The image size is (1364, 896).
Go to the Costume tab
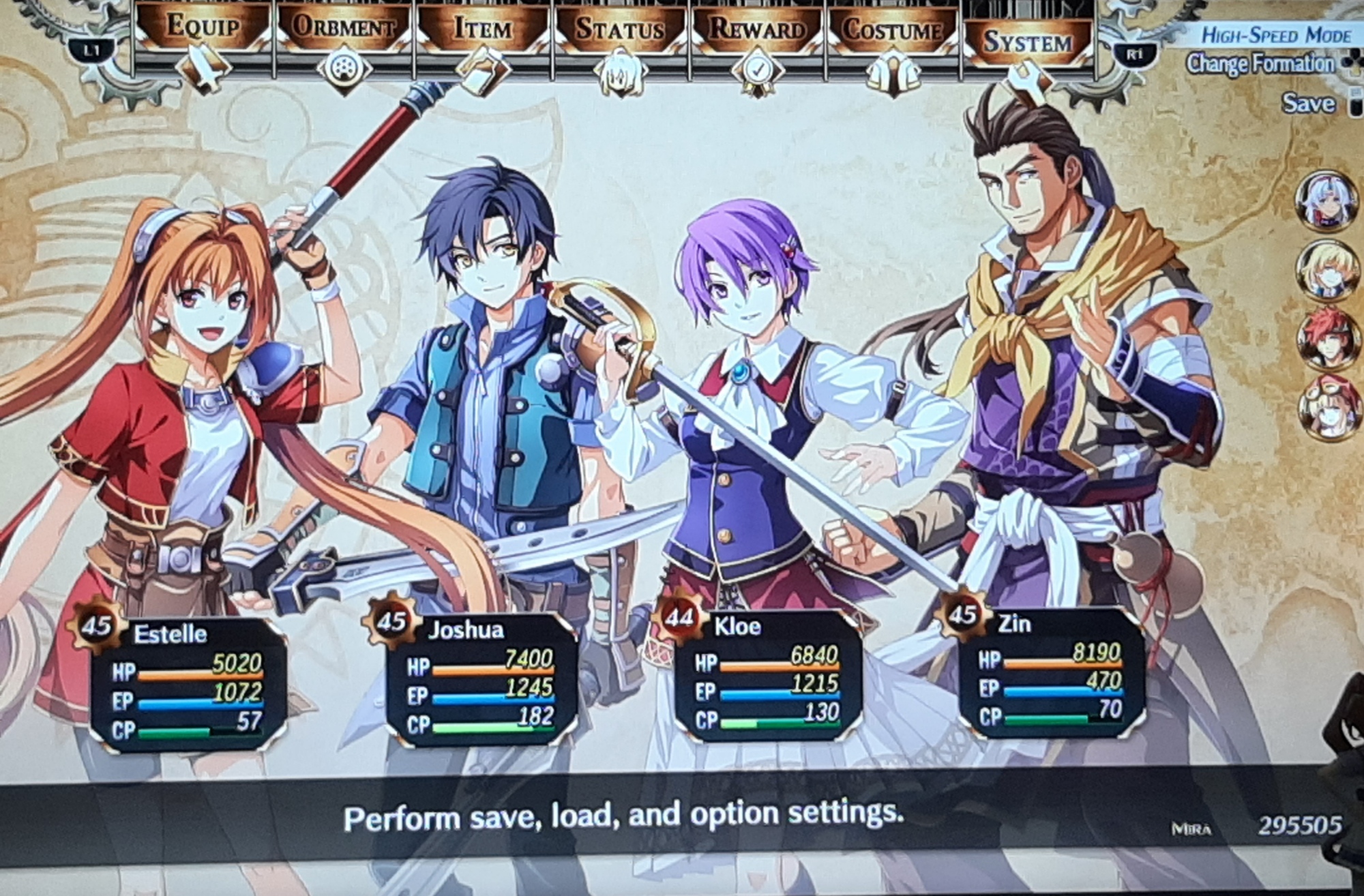click(x=893, y=31)
